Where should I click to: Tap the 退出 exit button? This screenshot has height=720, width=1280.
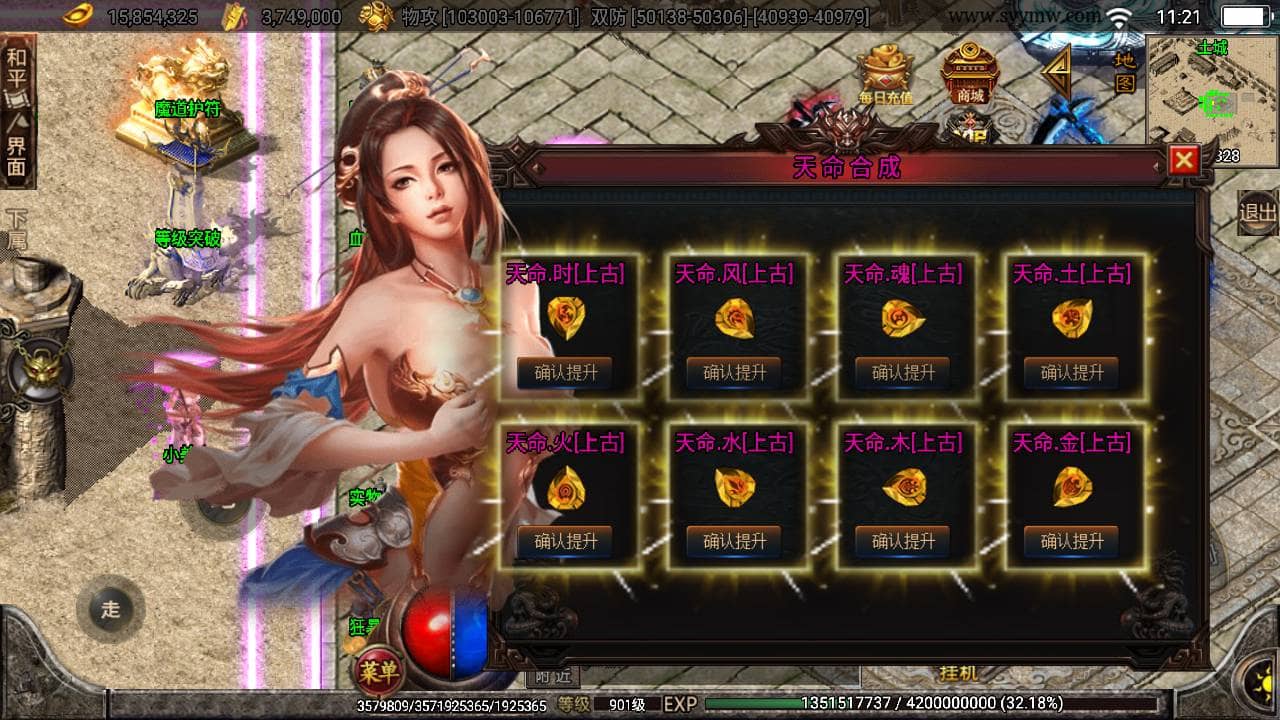click(x=1257, y=213)
